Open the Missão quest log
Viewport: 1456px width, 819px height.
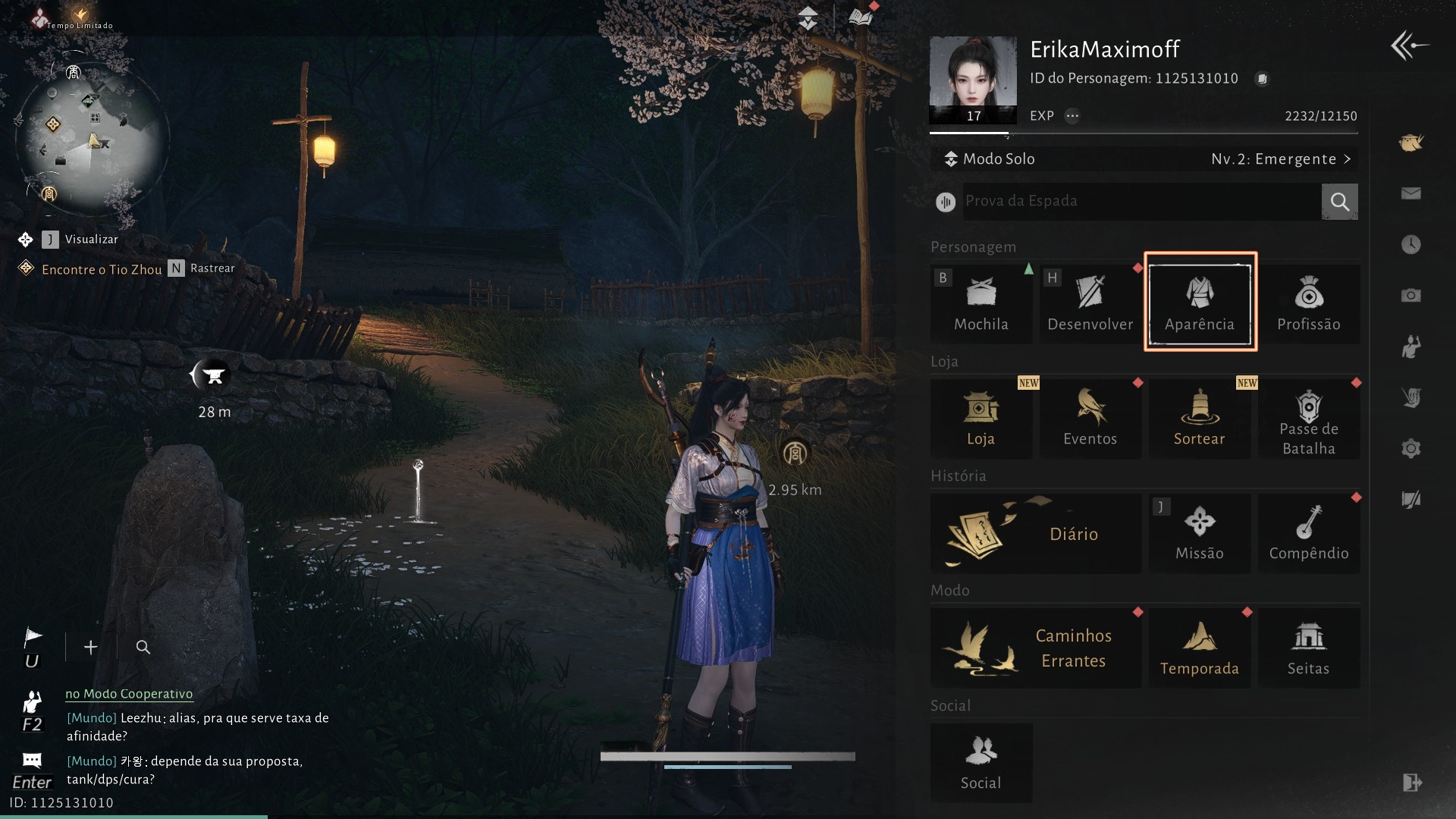[x=1199, y=533]
